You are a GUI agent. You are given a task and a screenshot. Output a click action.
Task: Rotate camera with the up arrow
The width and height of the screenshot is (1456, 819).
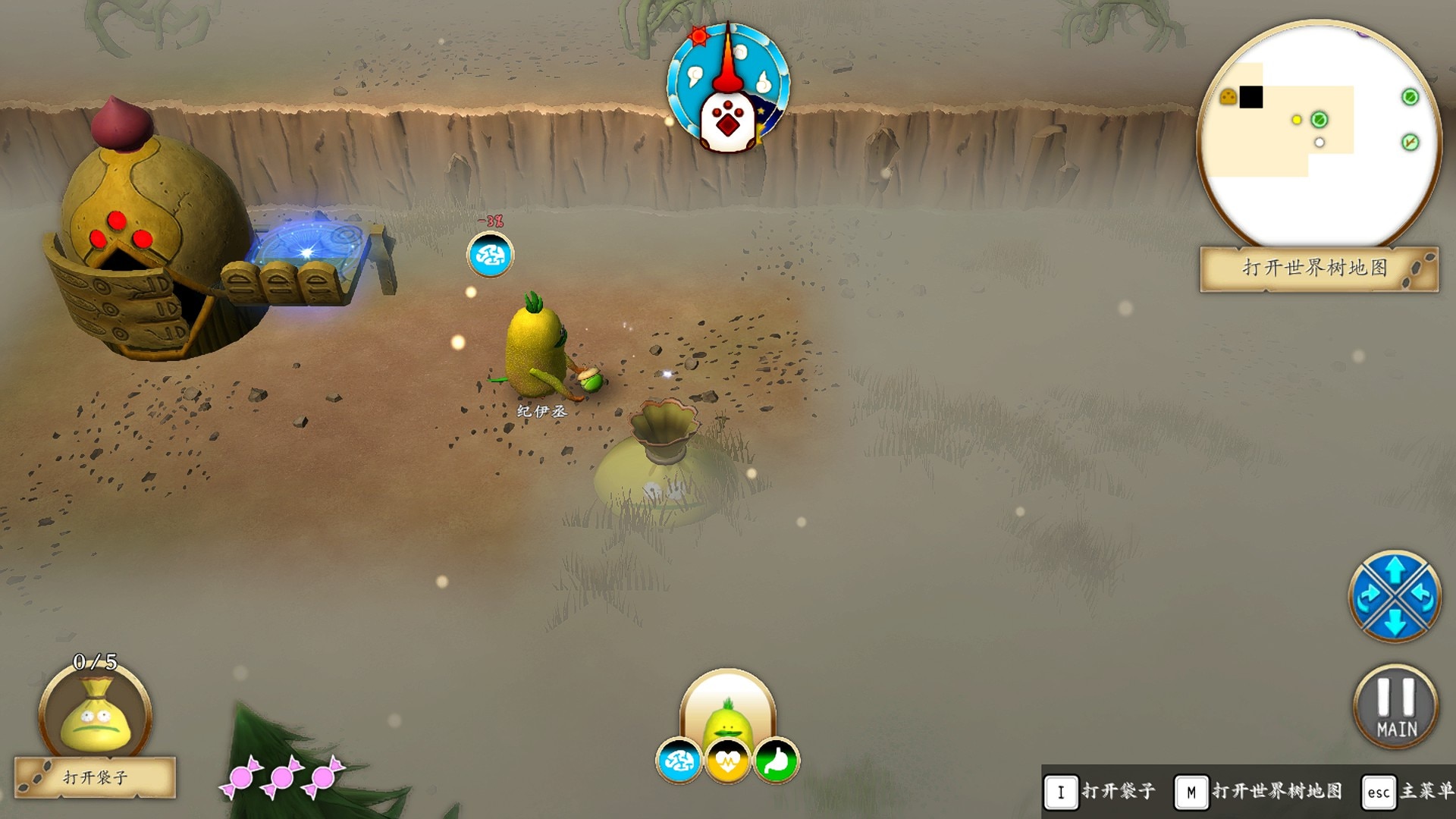point(1395,569)
